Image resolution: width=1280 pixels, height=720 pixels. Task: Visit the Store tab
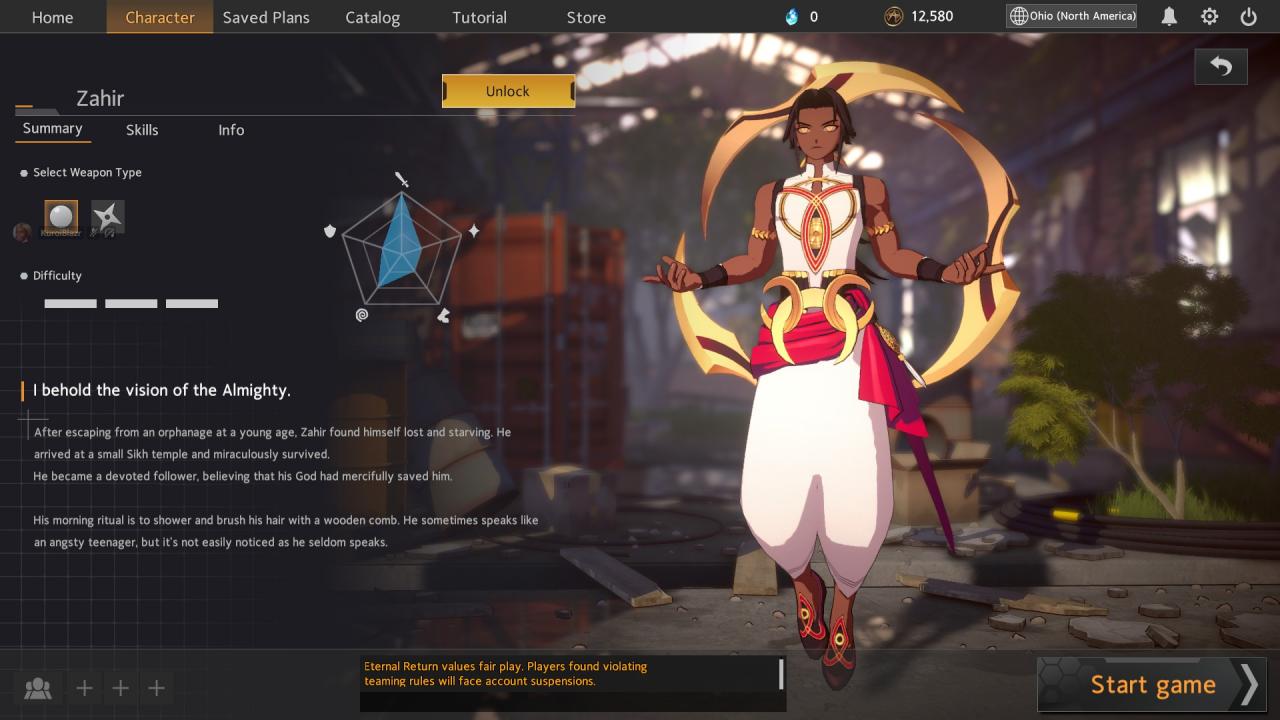pos(586,17)
